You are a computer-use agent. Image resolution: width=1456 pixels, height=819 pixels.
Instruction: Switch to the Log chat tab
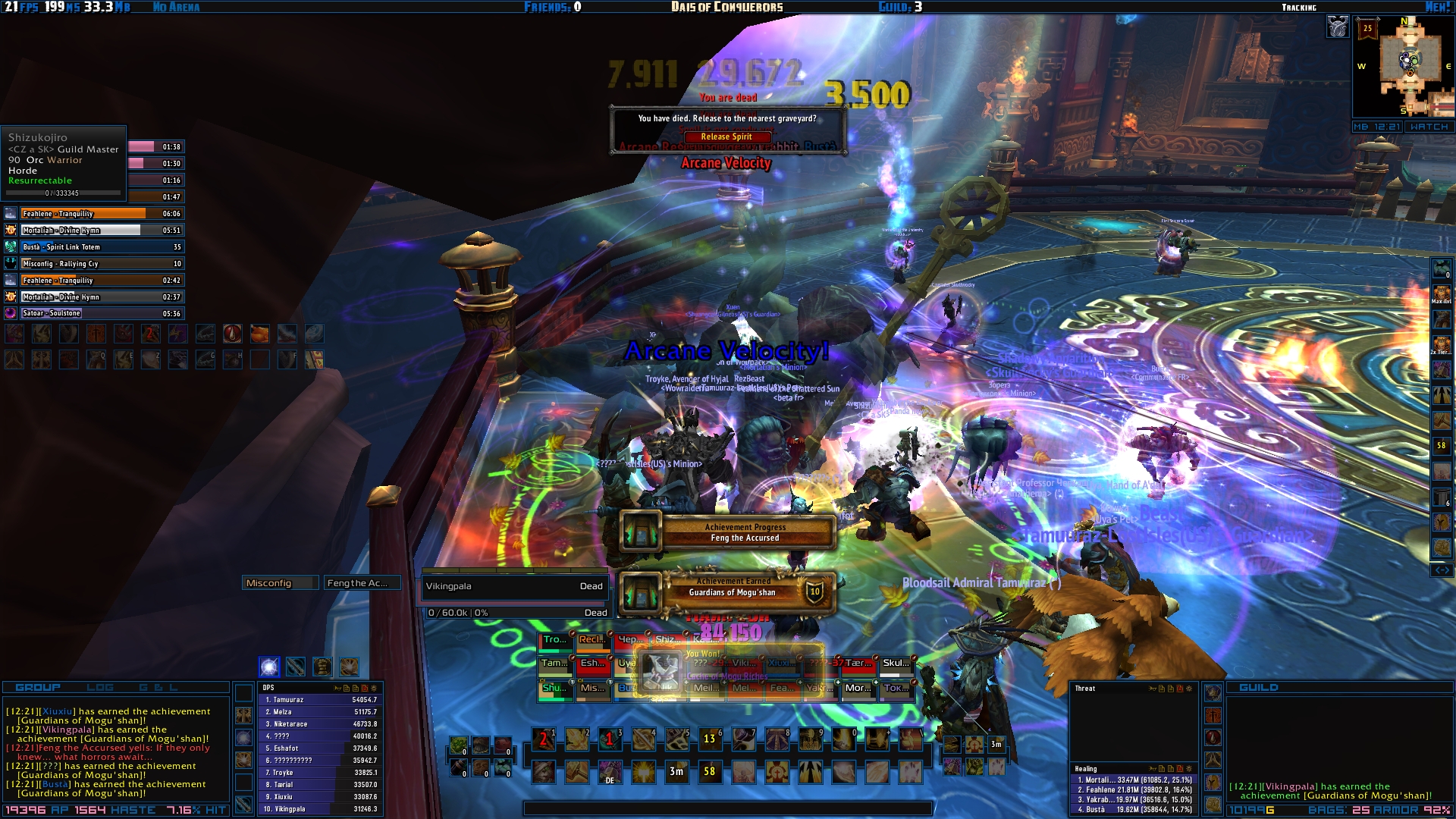coord(99,688)
